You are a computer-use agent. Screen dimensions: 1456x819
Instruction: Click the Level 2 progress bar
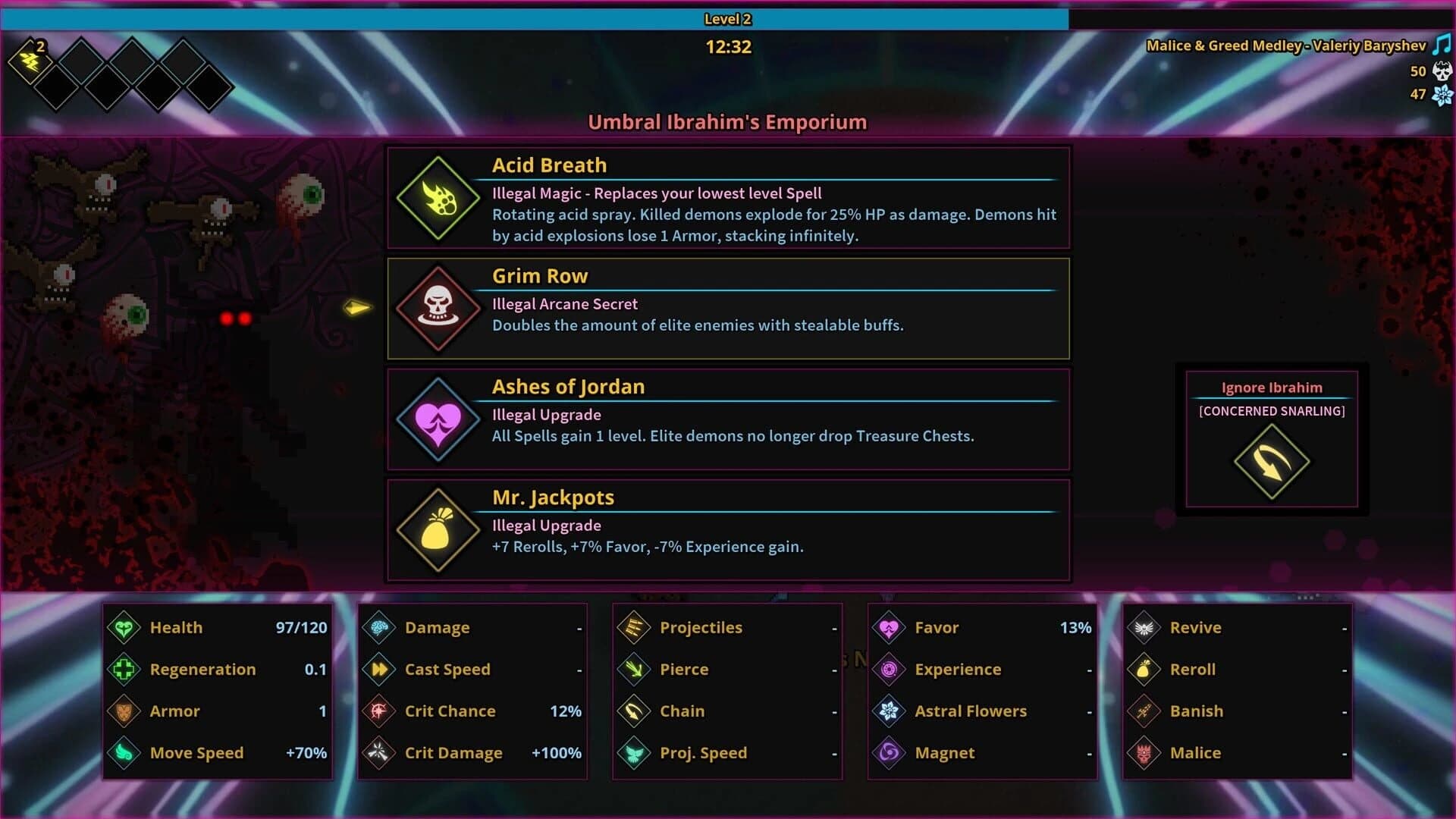pyautogui.click(x=728, y=19)
